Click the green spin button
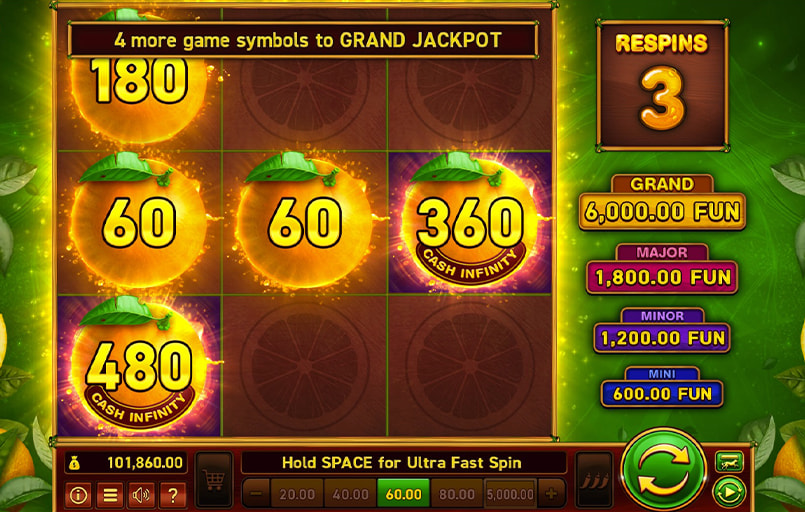This screenshot has width=805, height=512. (x=663, y=470)
